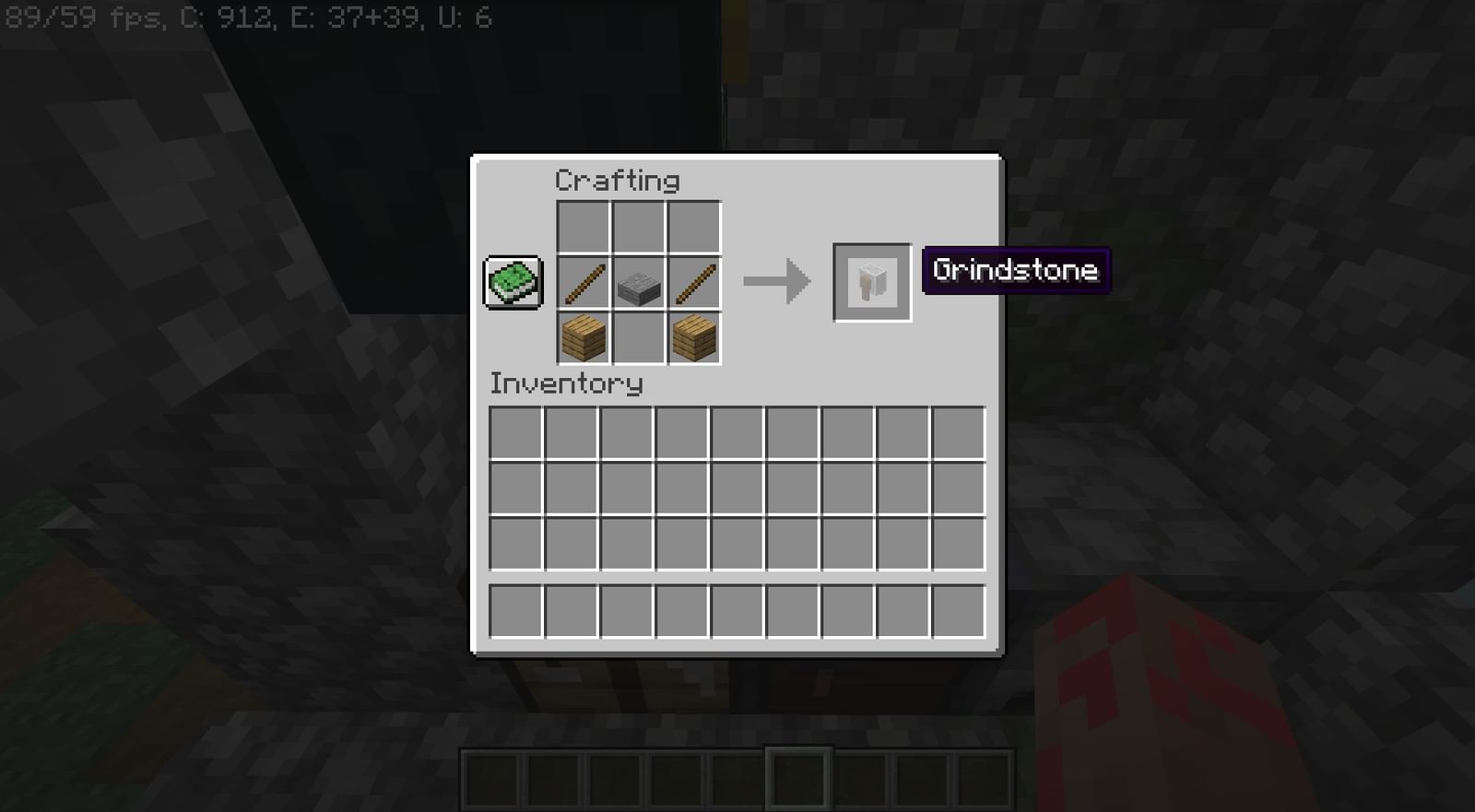
Task: Click the top-right crafting grid slot
Action: [694, 227]
